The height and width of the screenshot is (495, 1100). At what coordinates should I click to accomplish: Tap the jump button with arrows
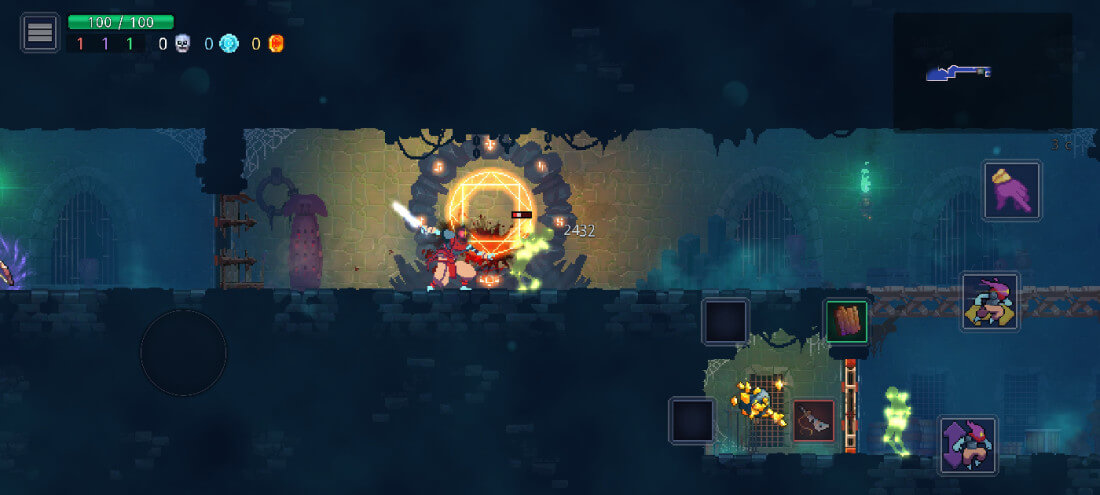968,446
